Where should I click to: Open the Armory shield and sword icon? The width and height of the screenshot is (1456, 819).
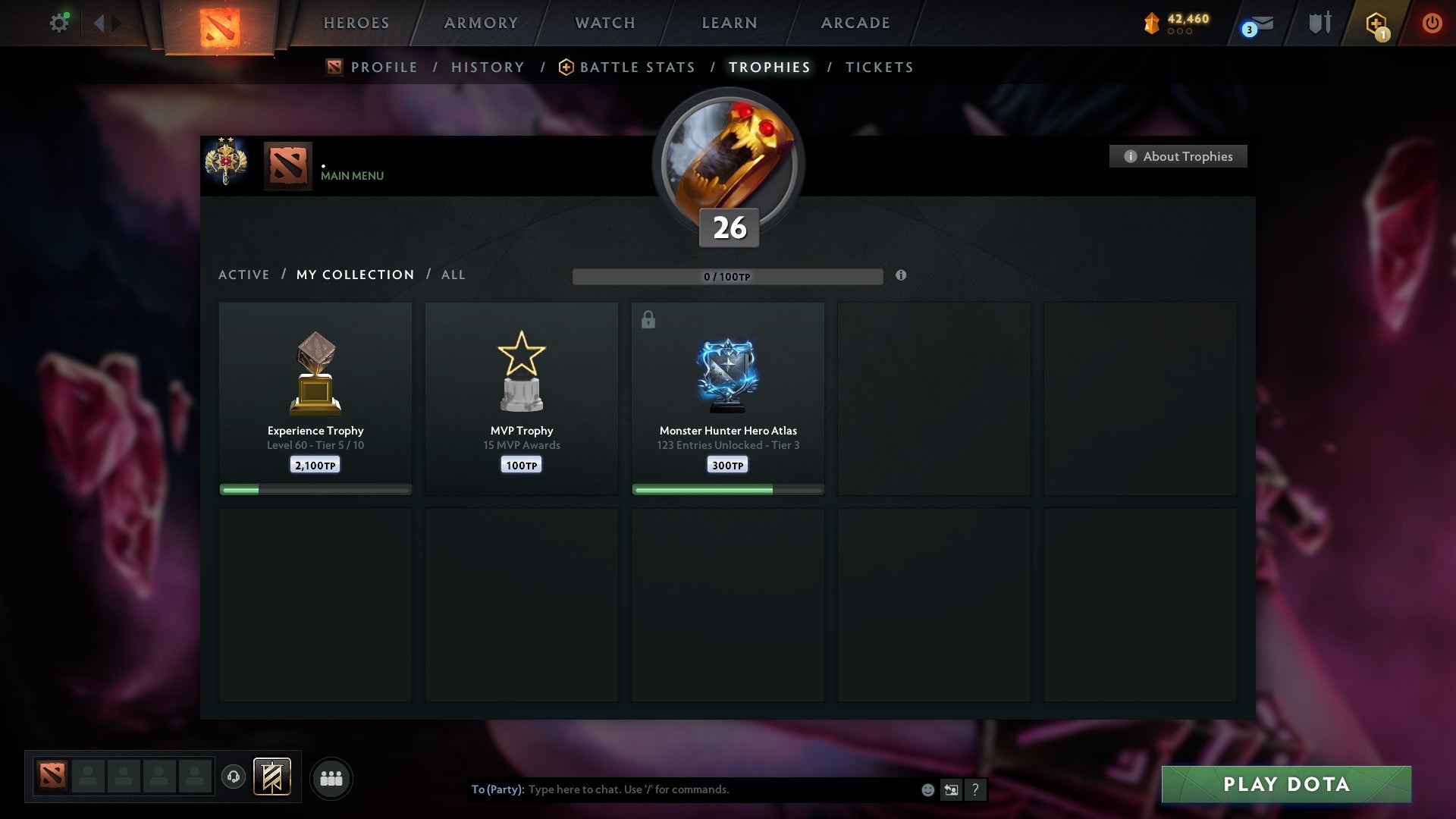pos(1319,23)
